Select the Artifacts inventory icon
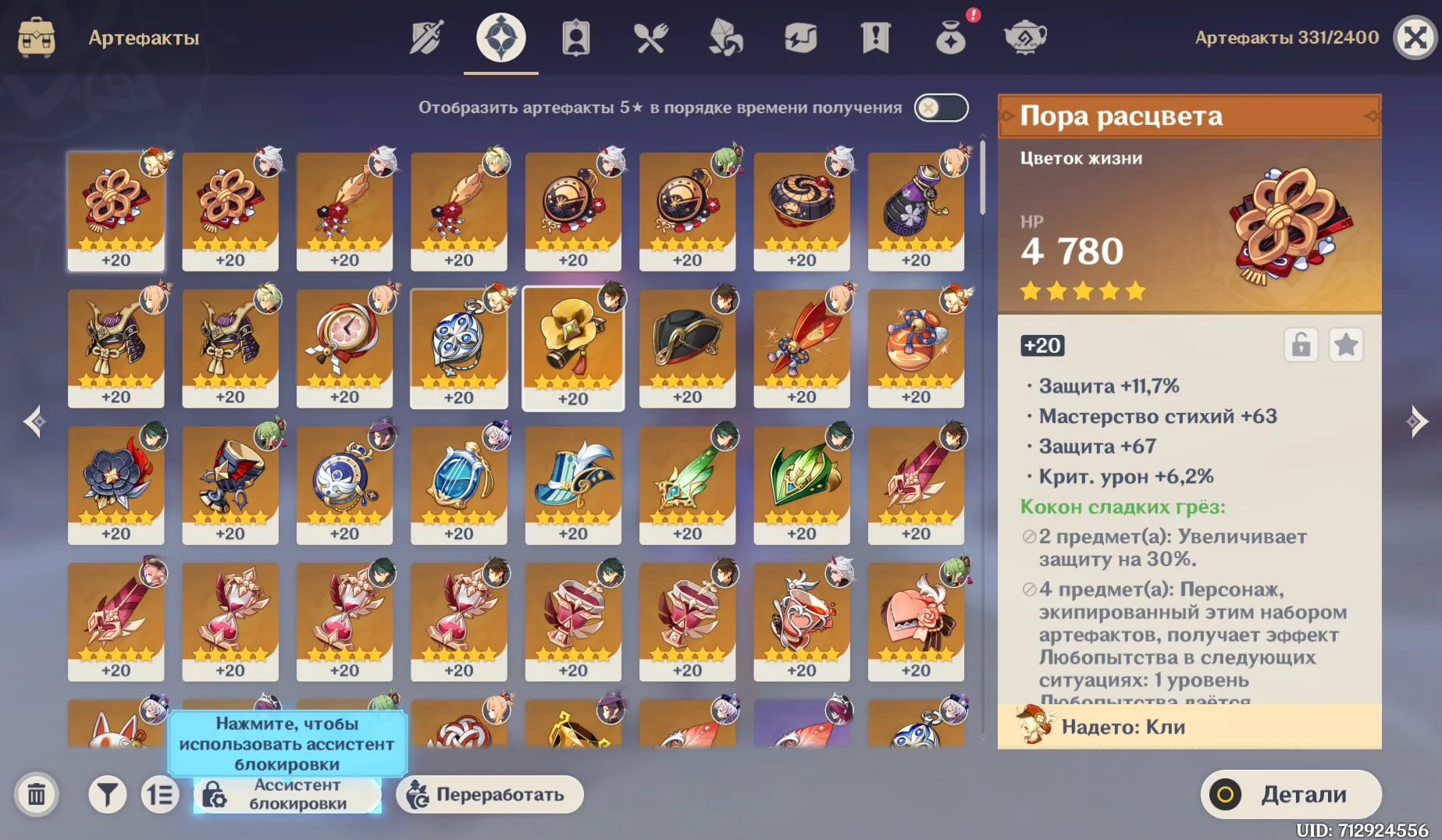This screenshot has width=1442, height=840. (x=500, y=36)
